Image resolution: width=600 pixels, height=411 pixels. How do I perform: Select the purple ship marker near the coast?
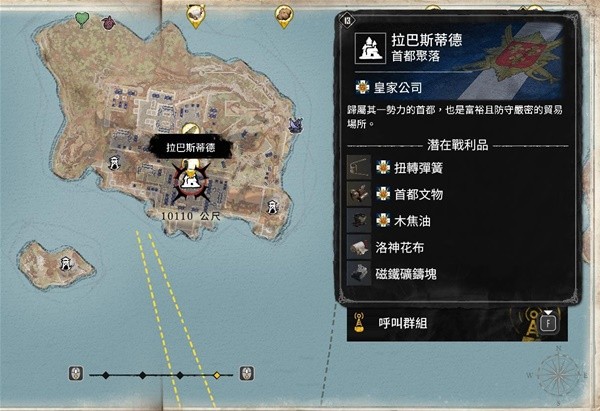click(x=296, y=126)
